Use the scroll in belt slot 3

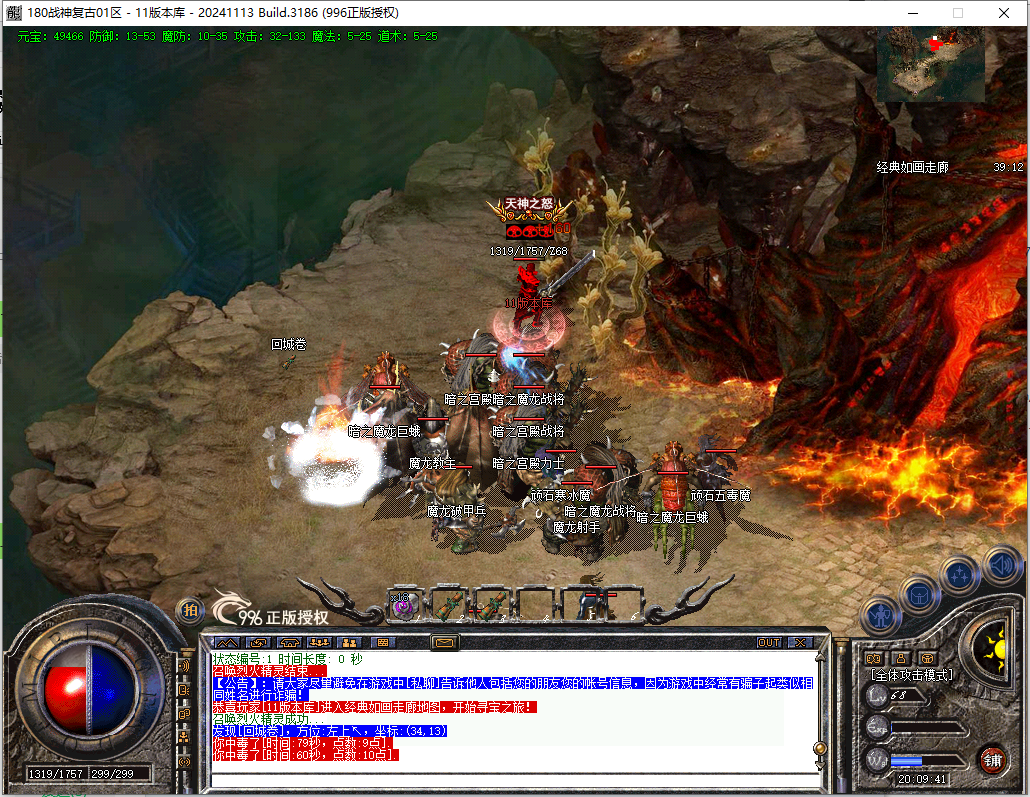click(x=492, y=605)
